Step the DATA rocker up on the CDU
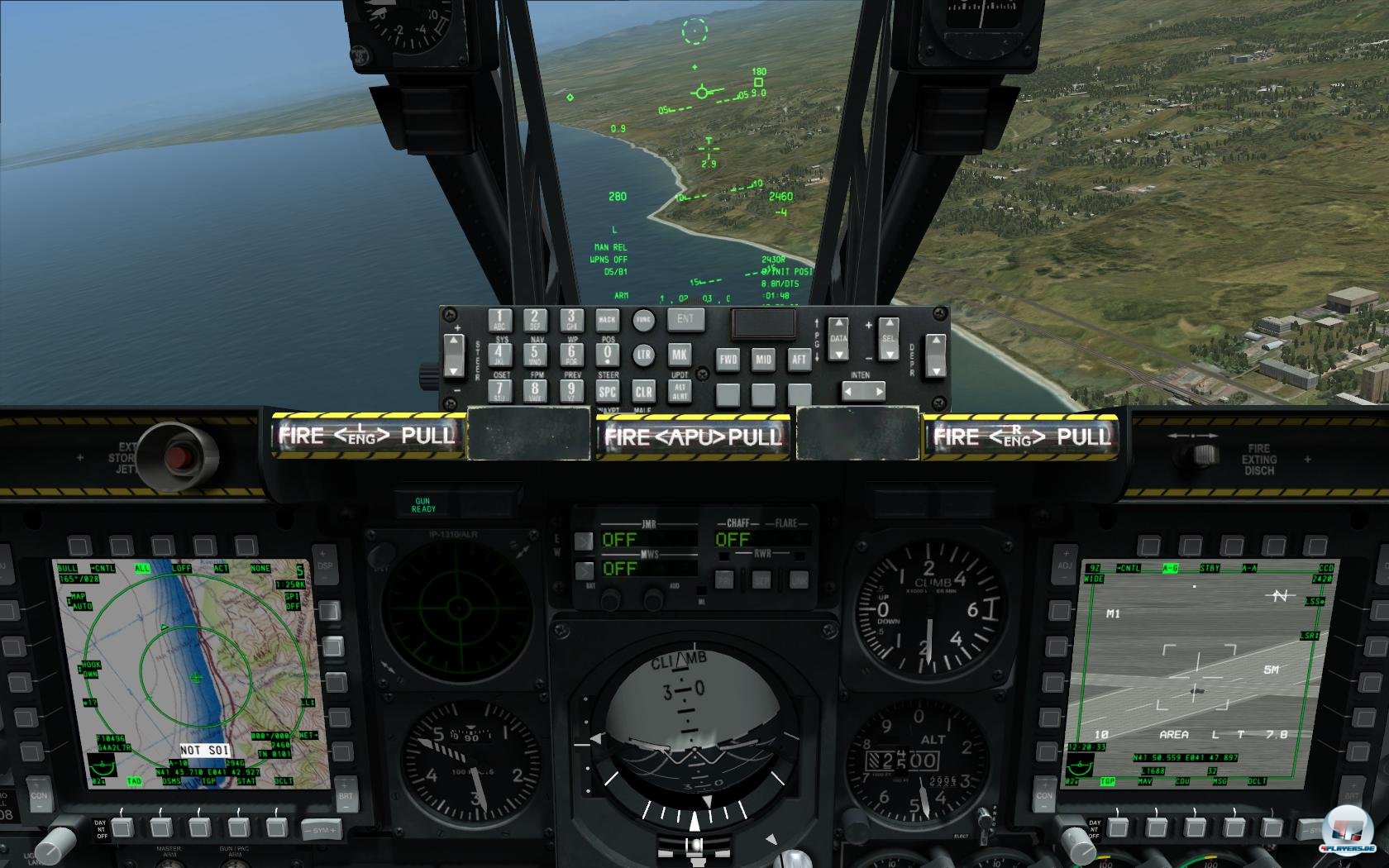Viewport: 1389px width, 868px height. pyautogui.click(x=838, y=324)
